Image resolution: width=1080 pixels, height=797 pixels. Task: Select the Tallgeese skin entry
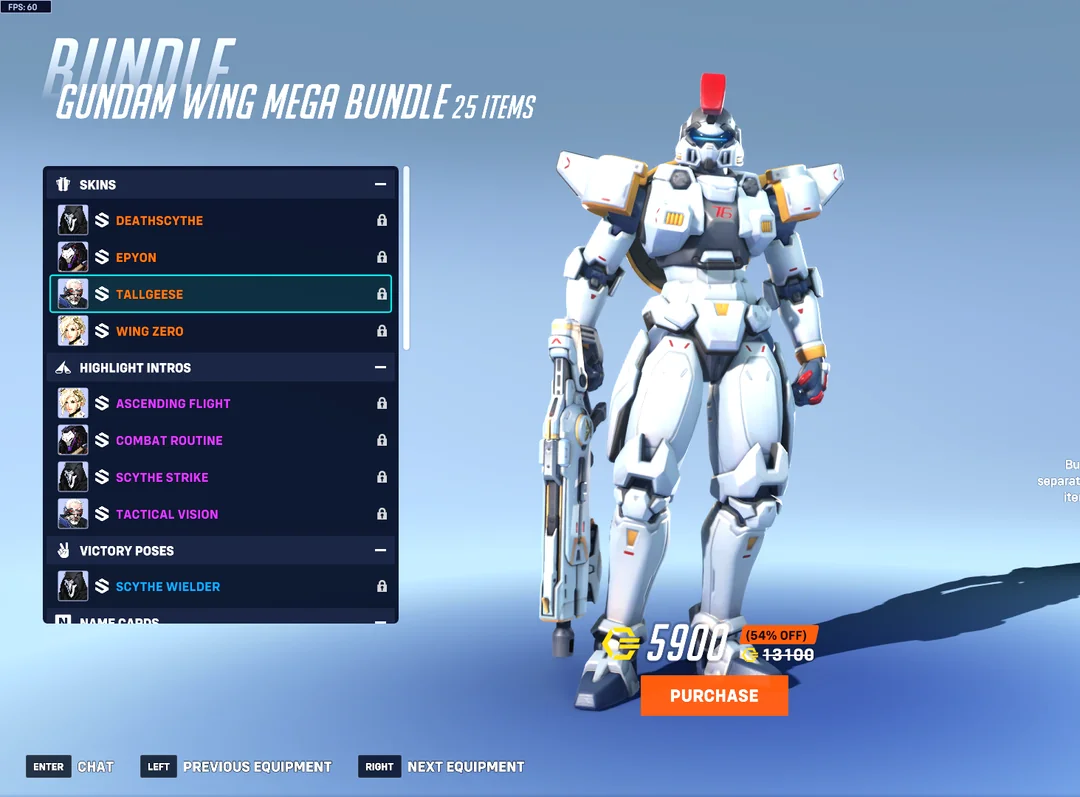[x=220, y=295]
